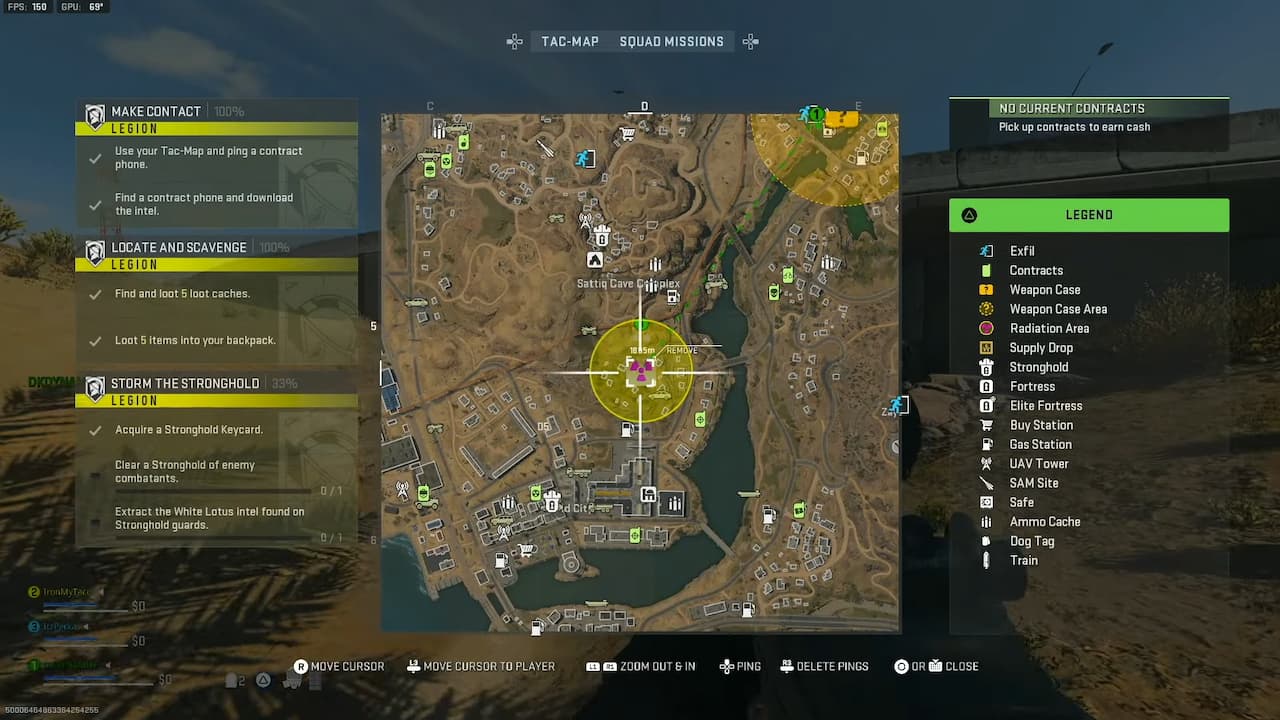This screenshot has width=1280, height=720.
Task: Check off 'Loot 5 items into your backpack'
Action: coord(95,340)
